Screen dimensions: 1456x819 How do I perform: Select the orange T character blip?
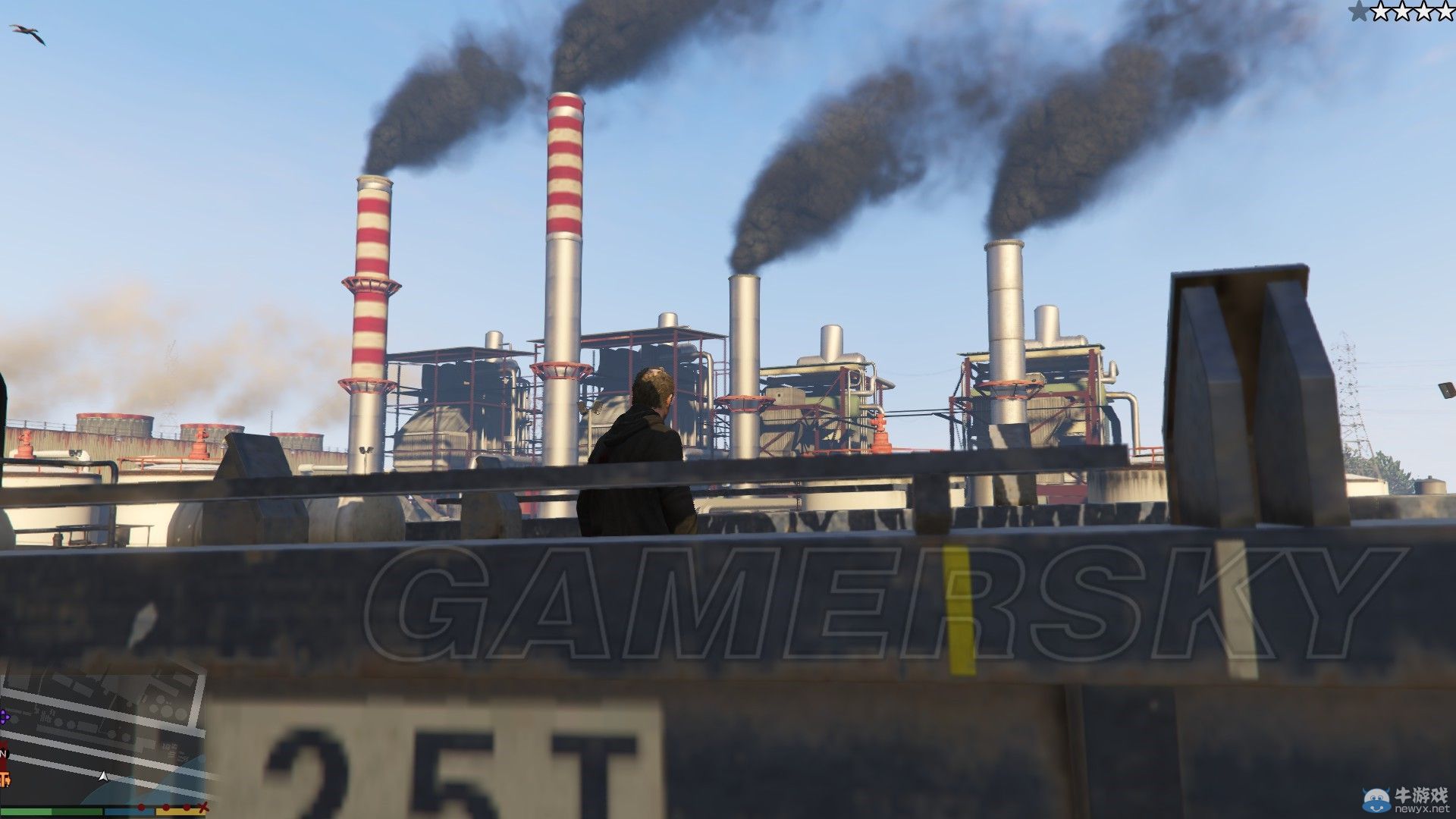tap(5, 778)
